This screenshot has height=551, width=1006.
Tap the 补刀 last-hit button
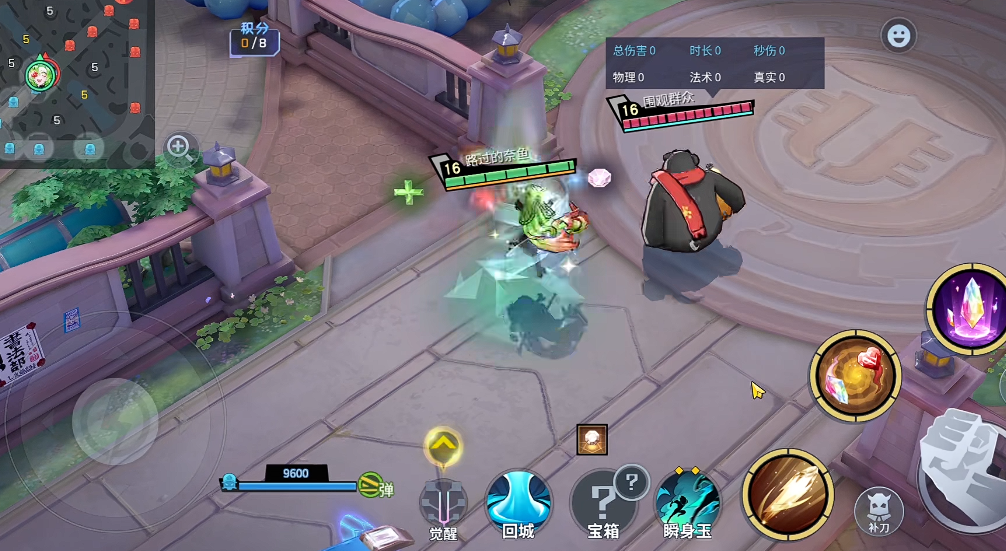click(879, 510)
